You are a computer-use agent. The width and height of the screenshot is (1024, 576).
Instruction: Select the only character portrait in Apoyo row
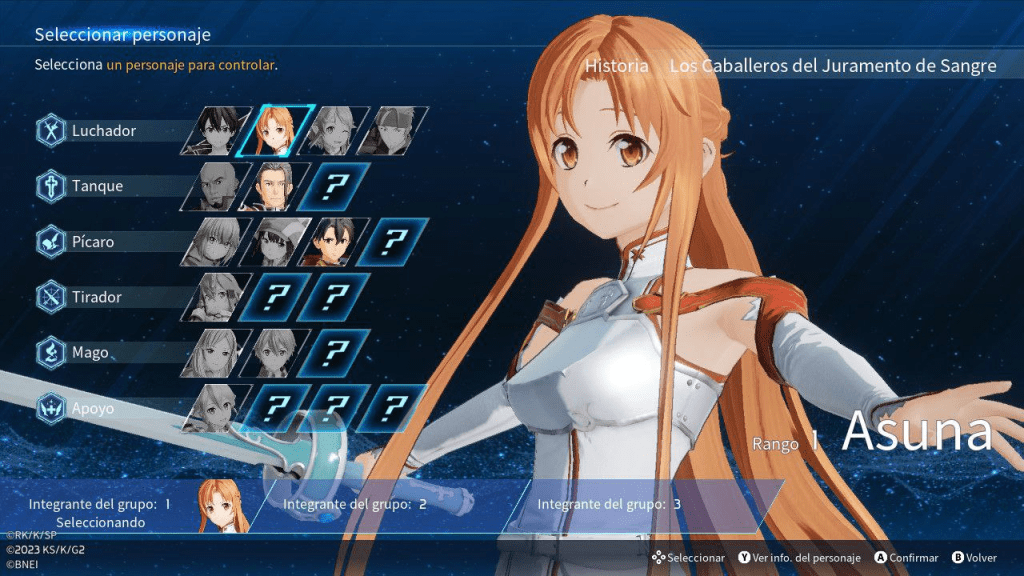216,408
